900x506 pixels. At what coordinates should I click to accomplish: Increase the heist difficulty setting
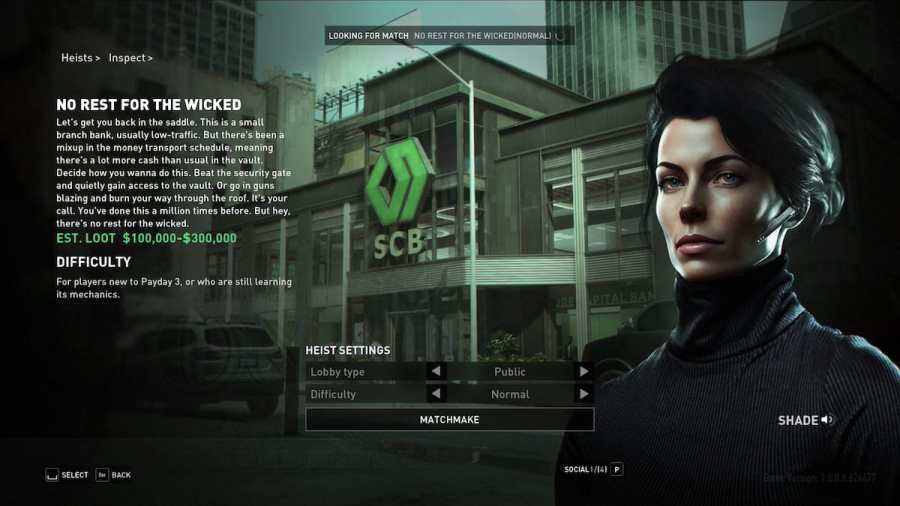(x=584, y=394)
